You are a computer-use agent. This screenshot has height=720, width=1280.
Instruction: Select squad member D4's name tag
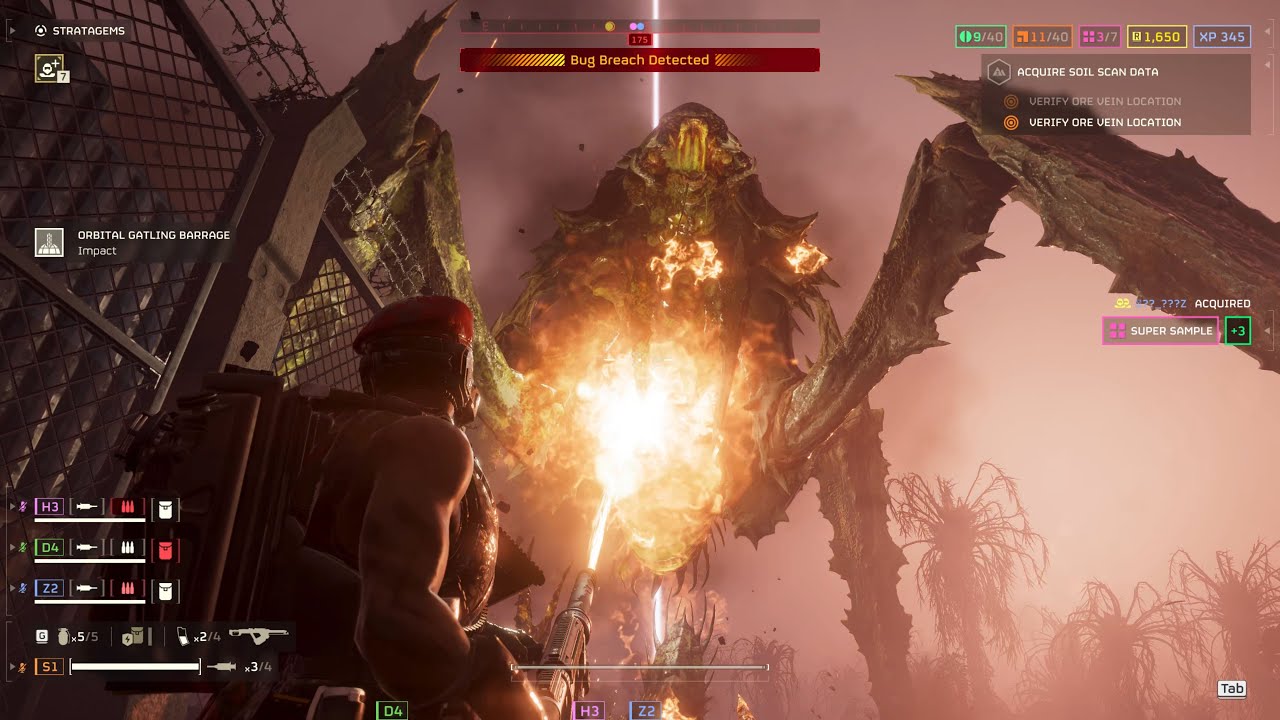click(x=49, y=548)
